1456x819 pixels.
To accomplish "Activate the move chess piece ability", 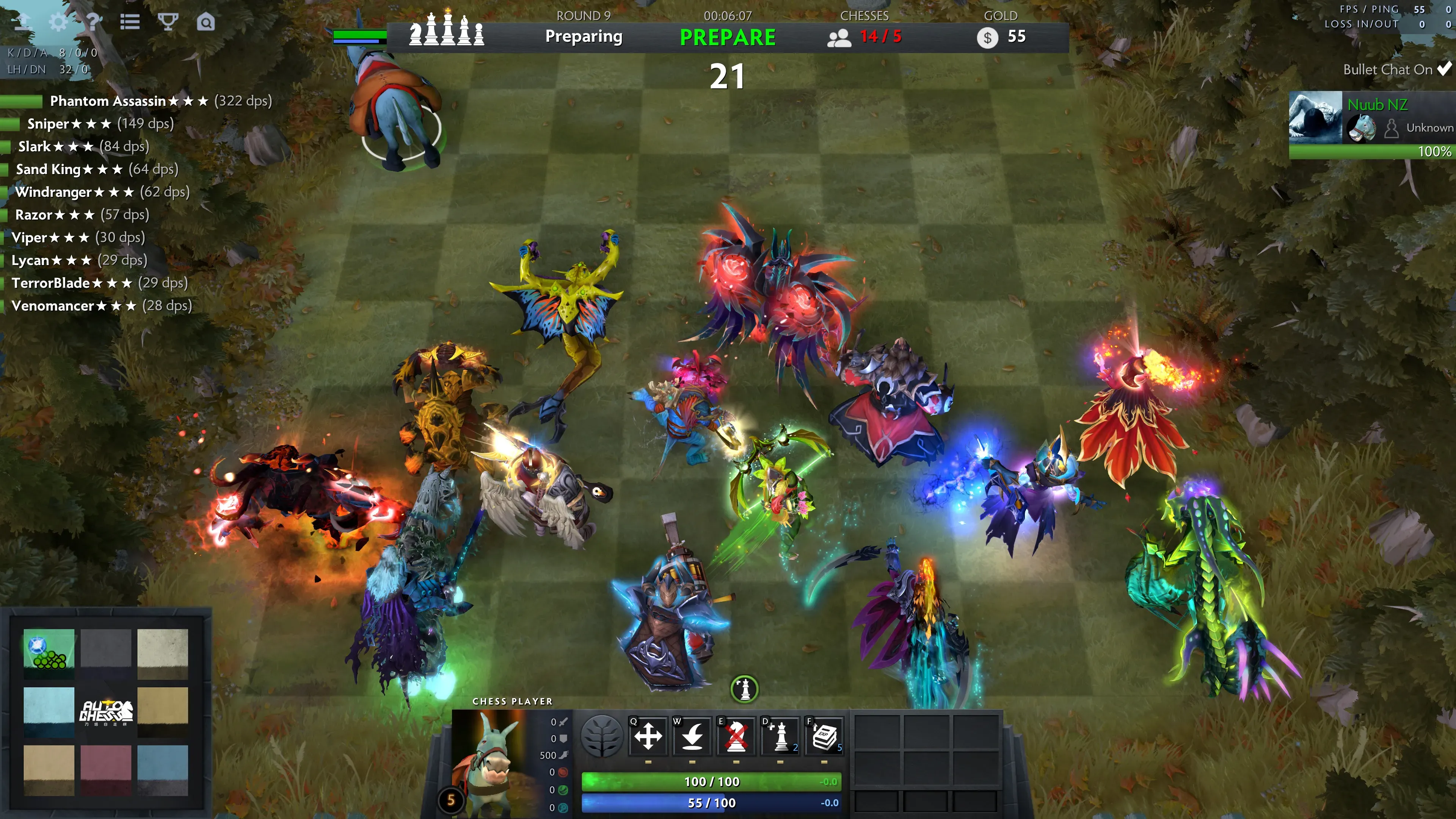I will pos(648,736).
